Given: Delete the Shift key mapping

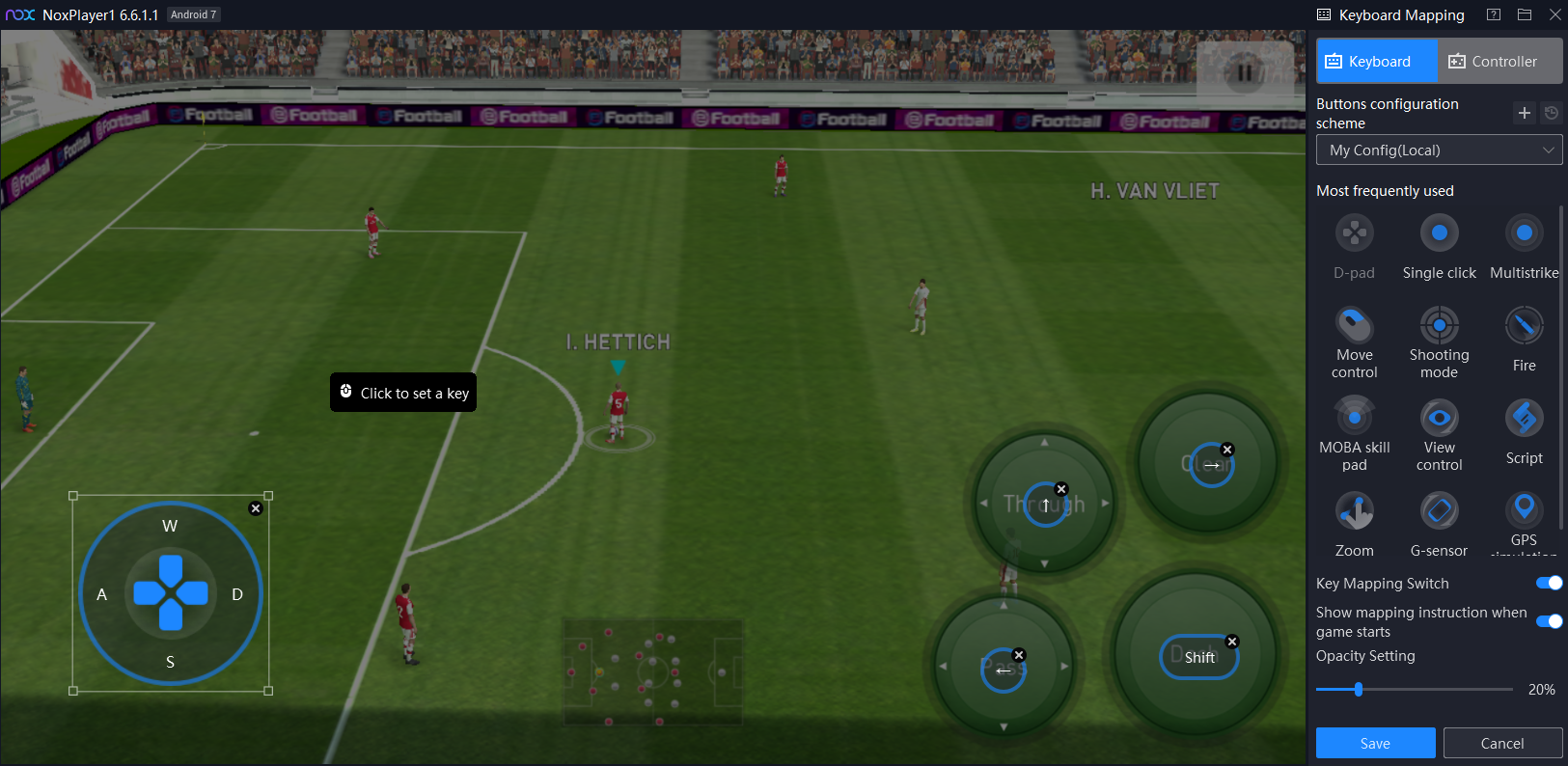Looking at the screenshot, I should 1231,642.
